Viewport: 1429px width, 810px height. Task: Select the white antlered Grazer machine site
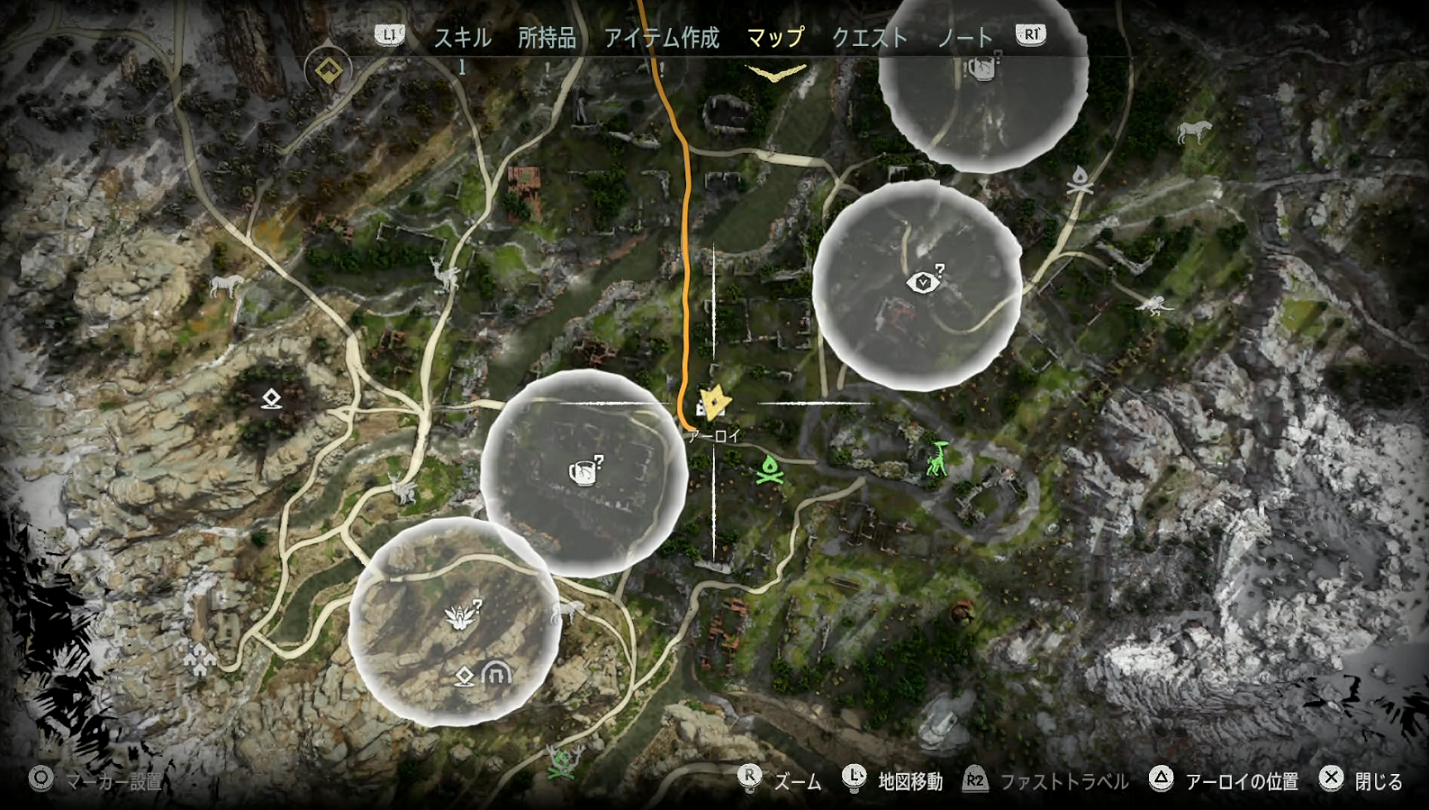[443, 273]
